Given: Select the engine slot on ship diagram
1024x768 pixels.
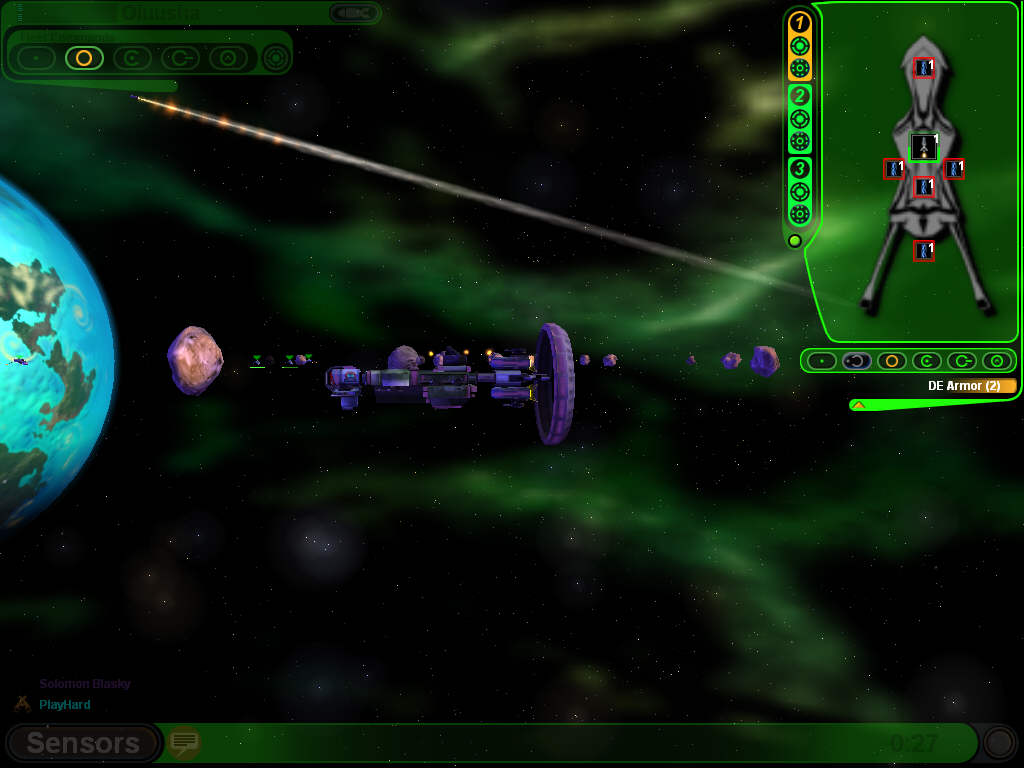Looking at the screenshot, I should pos(924,147).
